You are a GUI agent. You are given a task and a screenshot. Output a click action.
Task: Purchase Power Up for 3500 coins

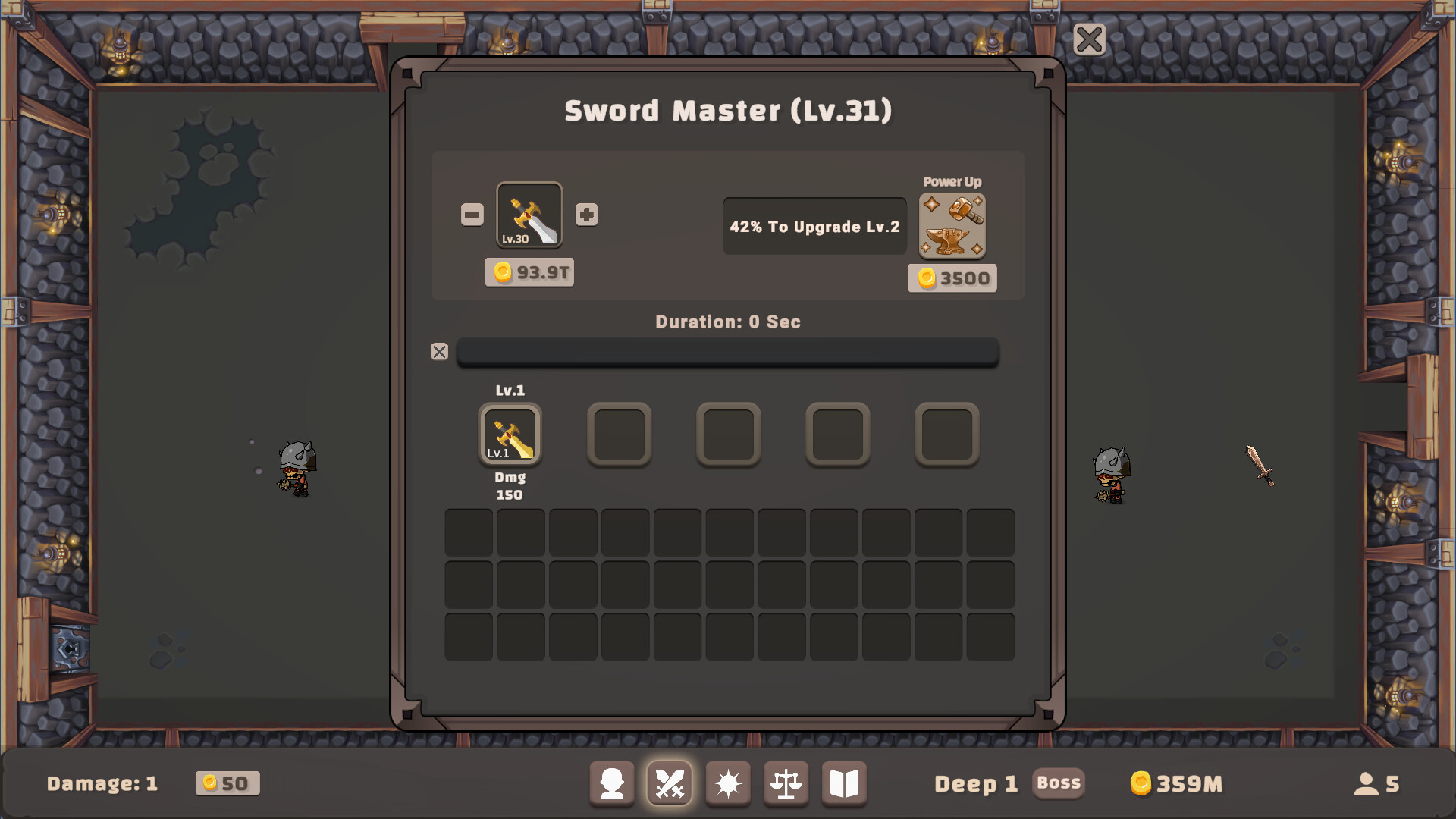[952, 278]
